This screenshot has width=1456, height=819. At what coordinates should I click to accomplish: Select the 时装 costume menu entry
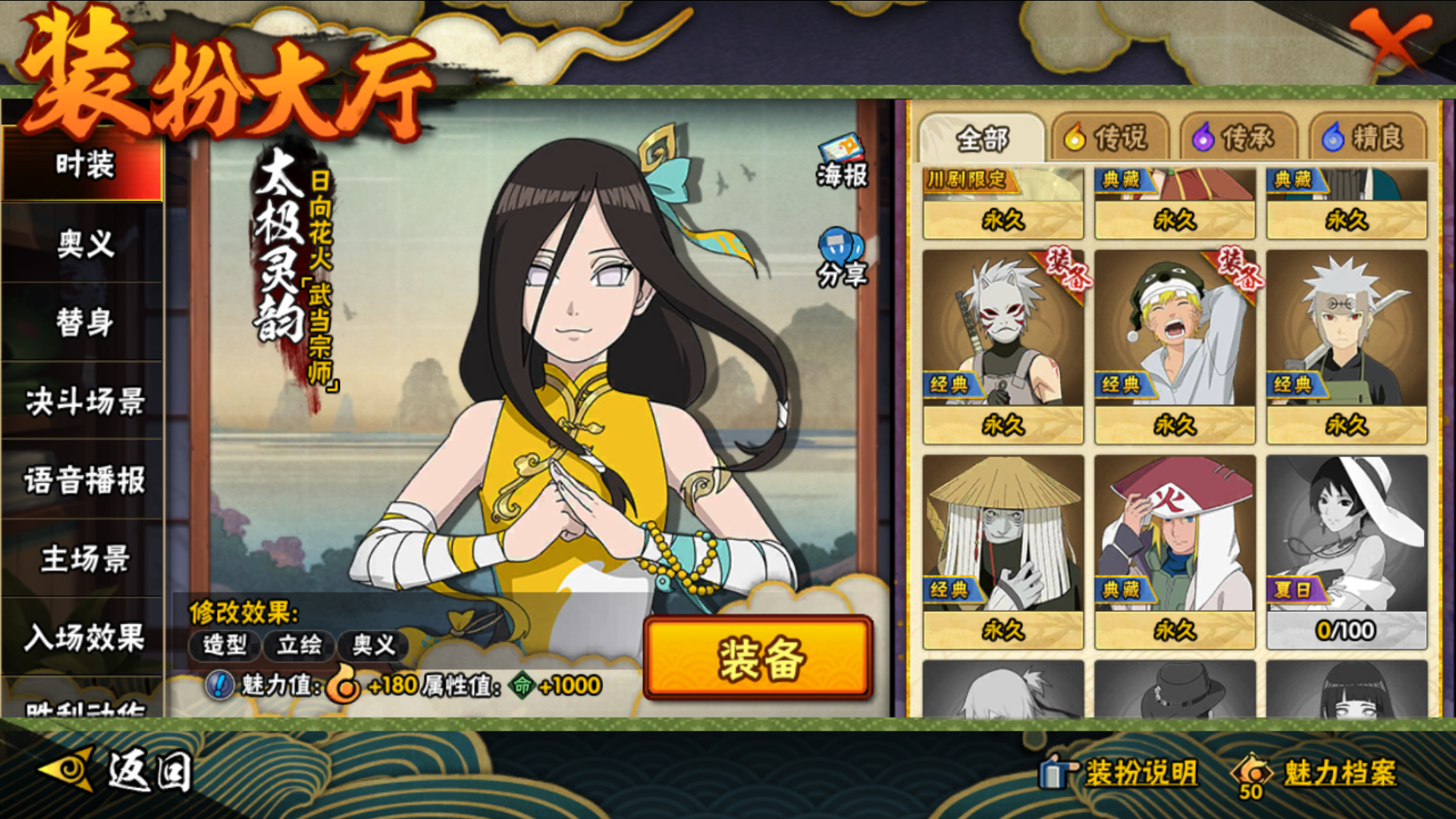[x=83, y=165]
